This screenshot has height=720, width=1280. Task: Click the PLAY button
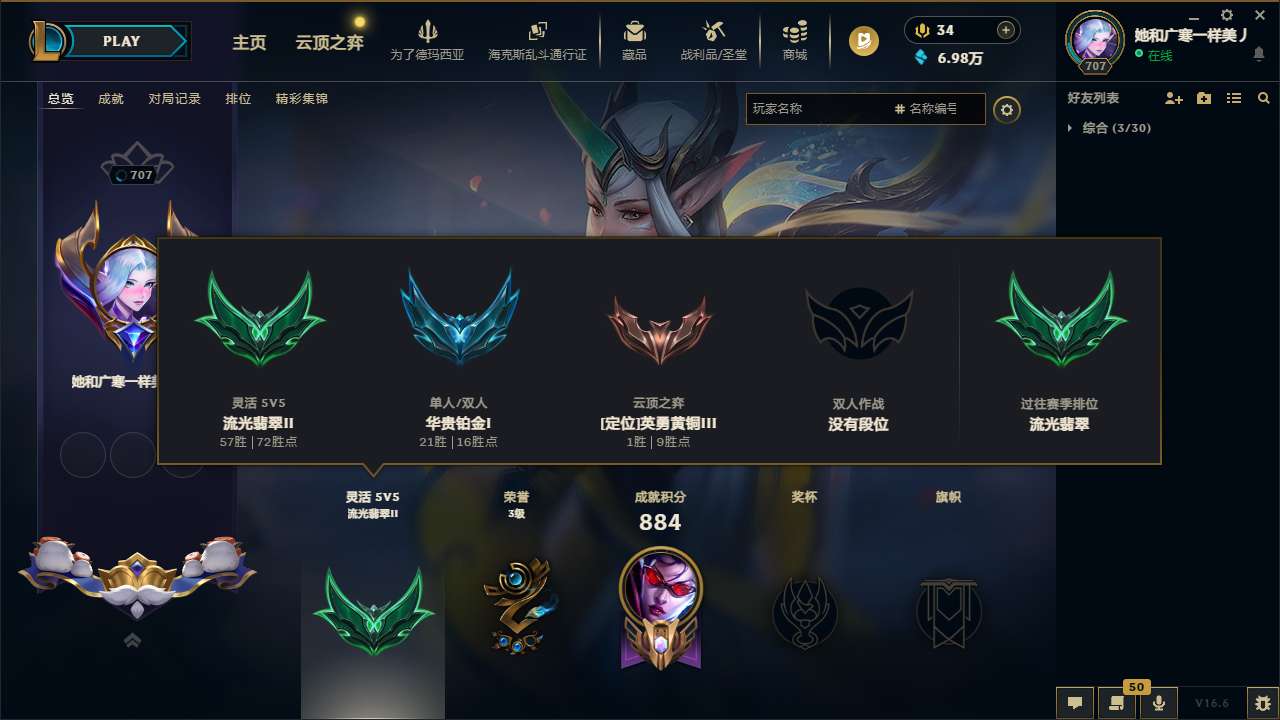[122, 41]
